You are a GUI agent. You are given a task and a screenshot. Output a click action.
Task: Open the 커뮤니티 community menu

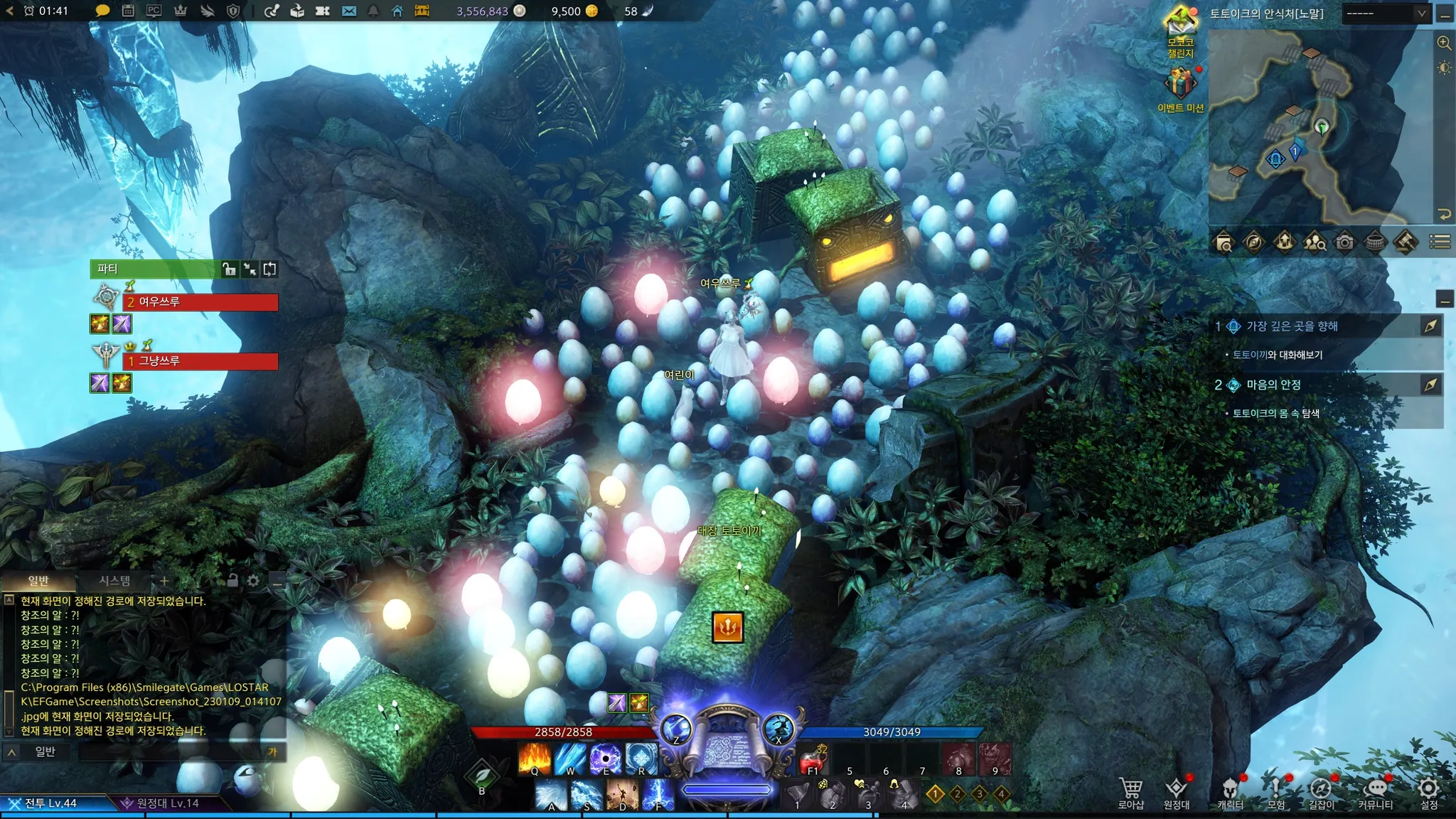(x=1375, y=792)
